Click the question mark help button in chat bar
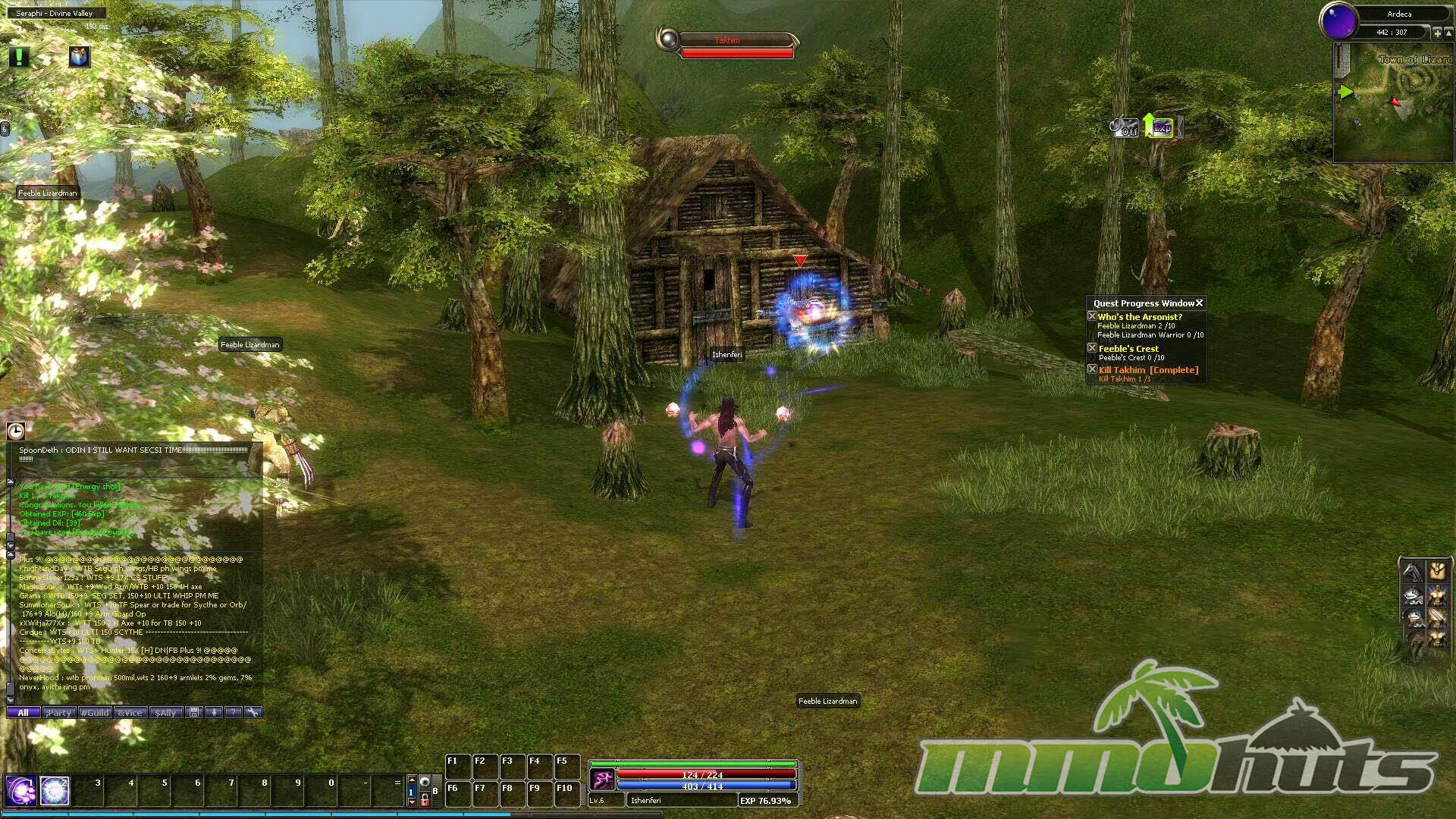The height and width of the screenshot is (819, 1456). 234,712
